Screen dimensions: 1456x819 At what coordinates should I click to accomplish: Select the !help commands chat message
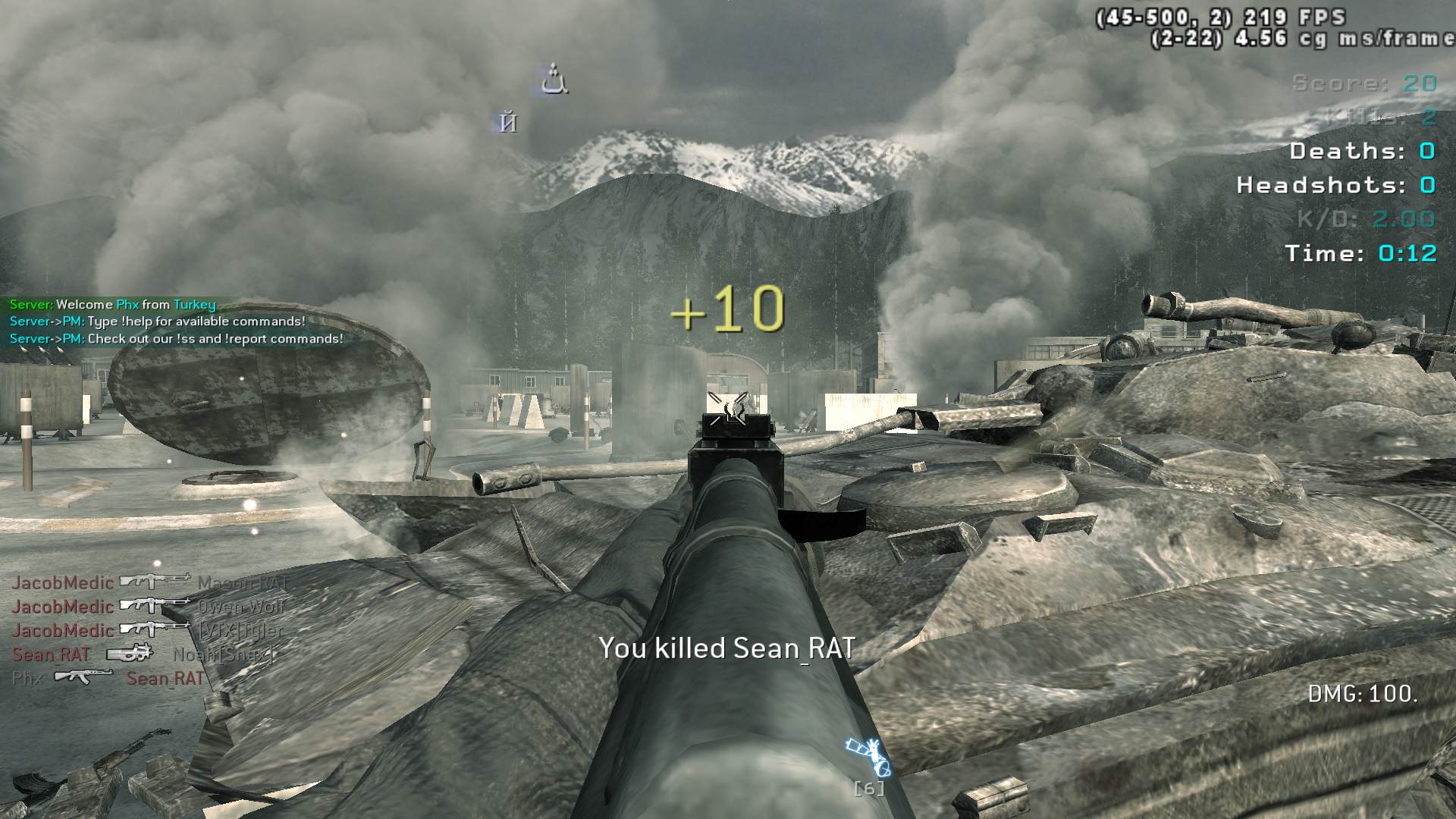tap(158, 322)
